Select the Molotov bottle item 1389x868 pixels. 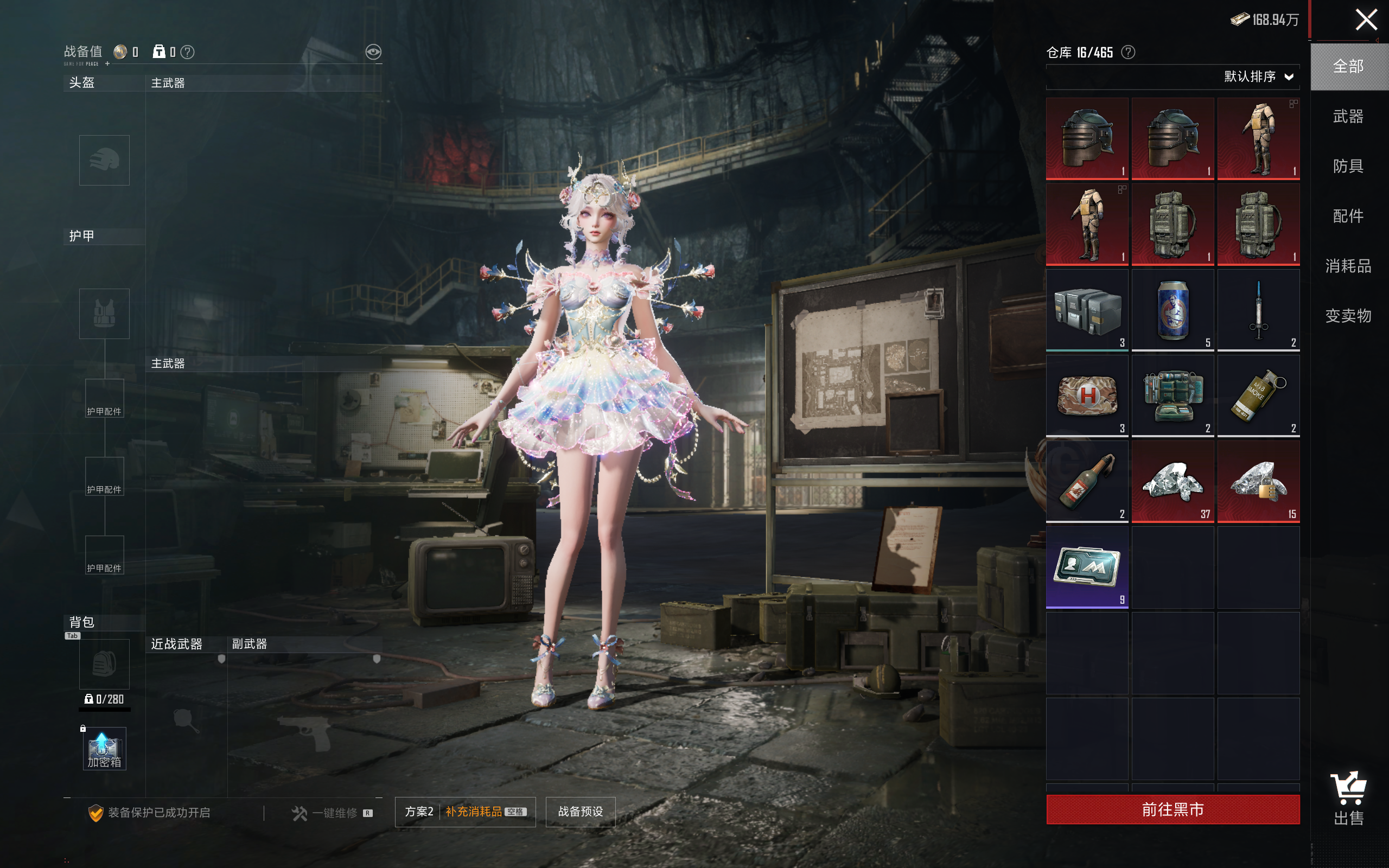pyautogui.click(x=1087, y=481)
